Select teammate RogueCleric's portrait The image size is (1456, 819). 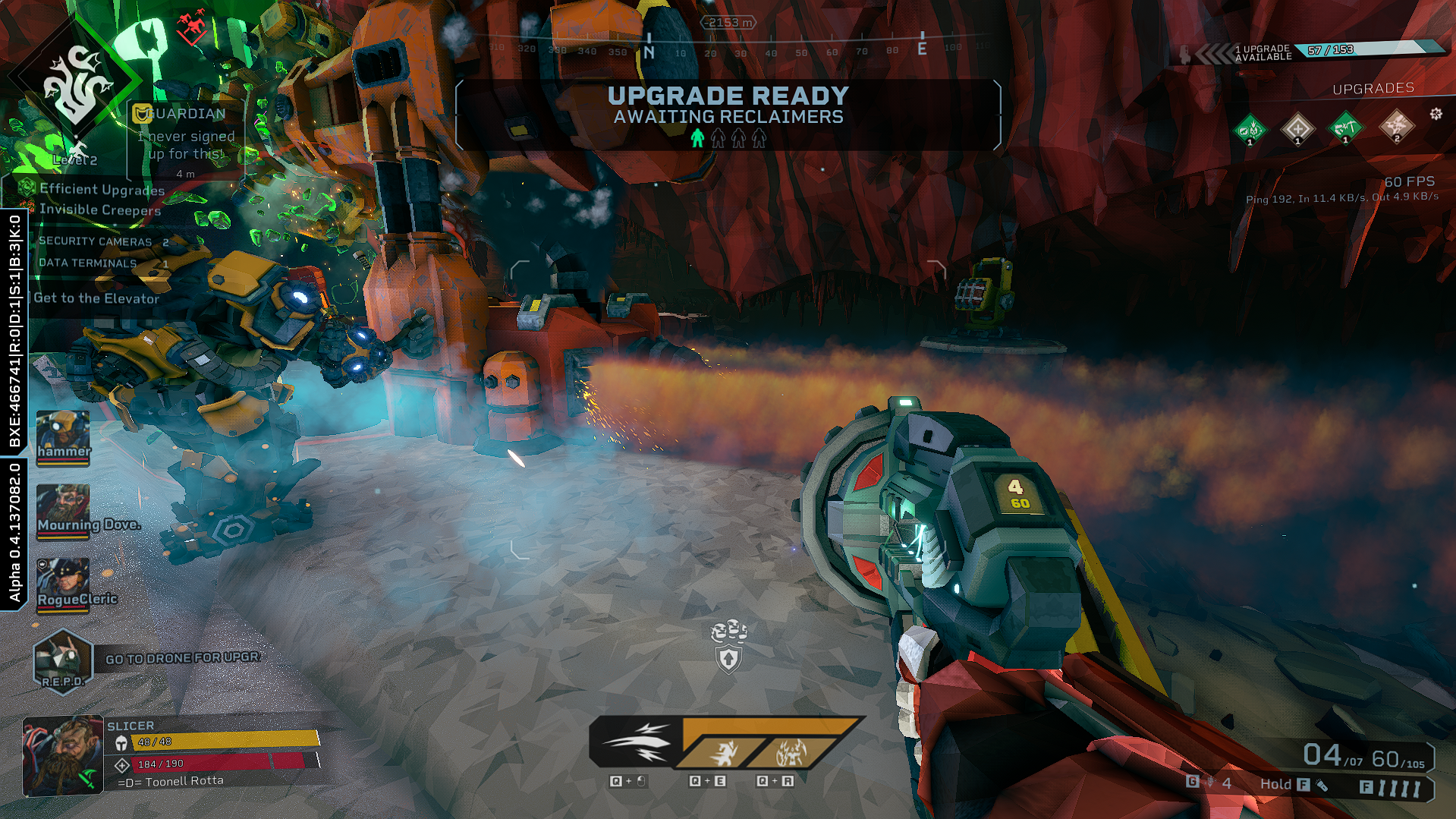(x=63, y=583)
